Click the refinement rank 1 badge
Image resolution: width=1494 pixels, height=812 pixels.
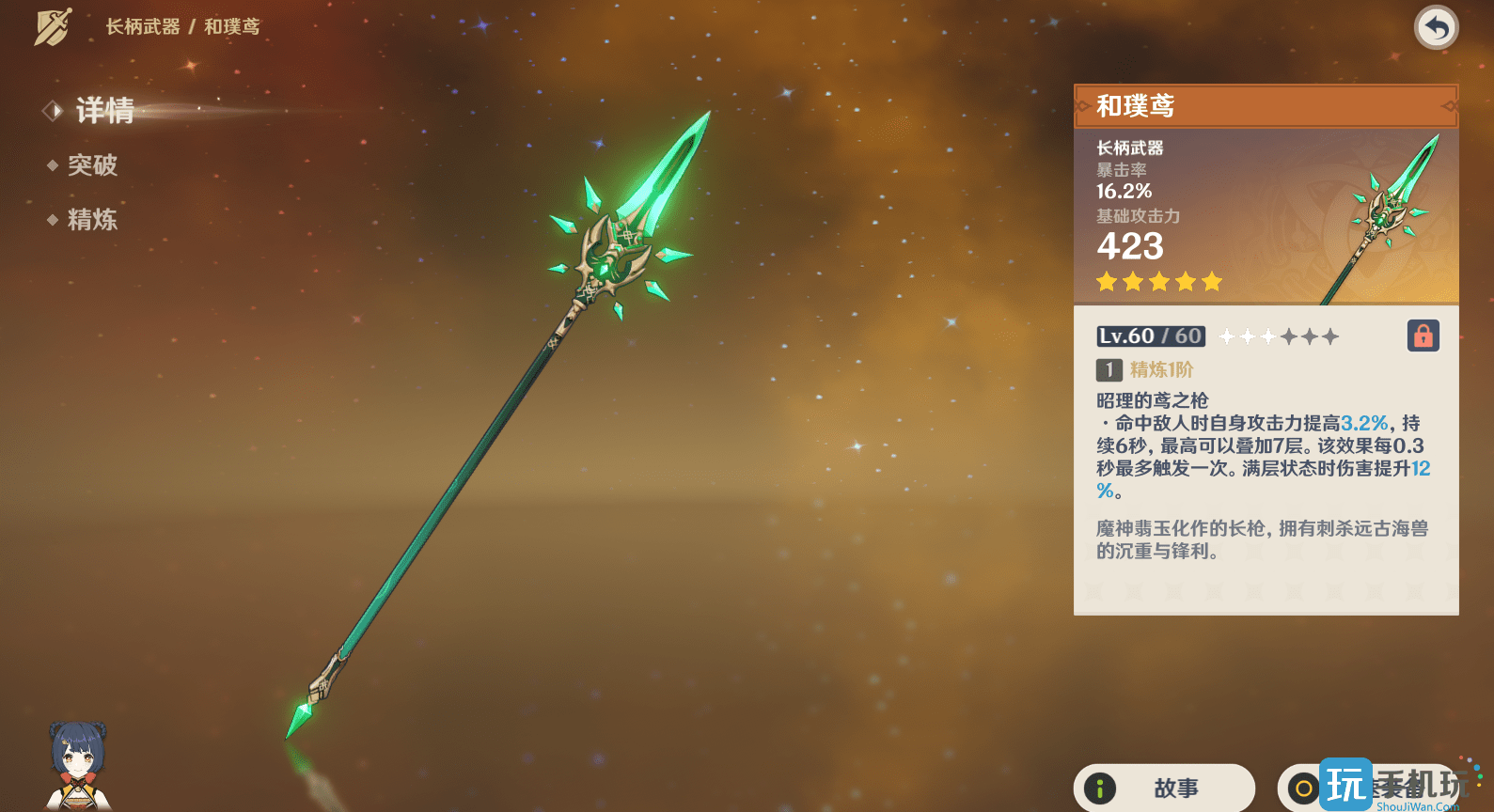(1109, 369)
